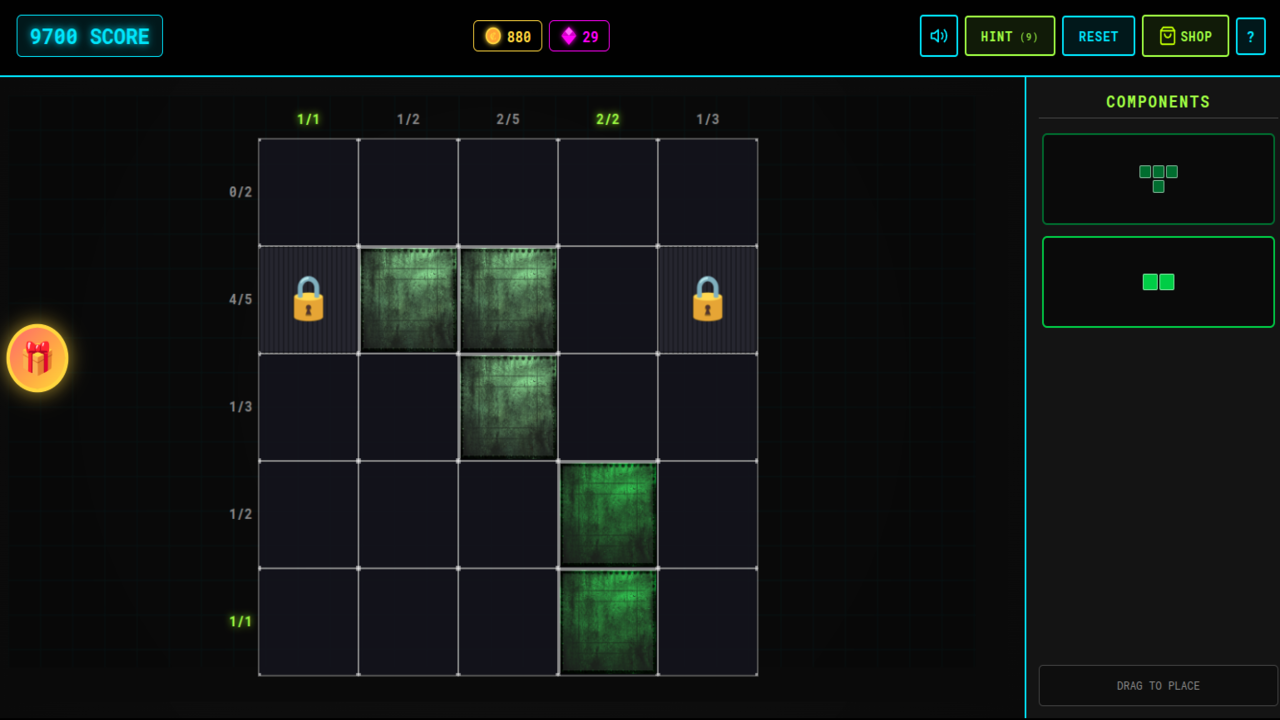Viewport: 1280px width, 720px height.
Task: Click the highlighted 1/1 bottom row label
Action: 240,621
